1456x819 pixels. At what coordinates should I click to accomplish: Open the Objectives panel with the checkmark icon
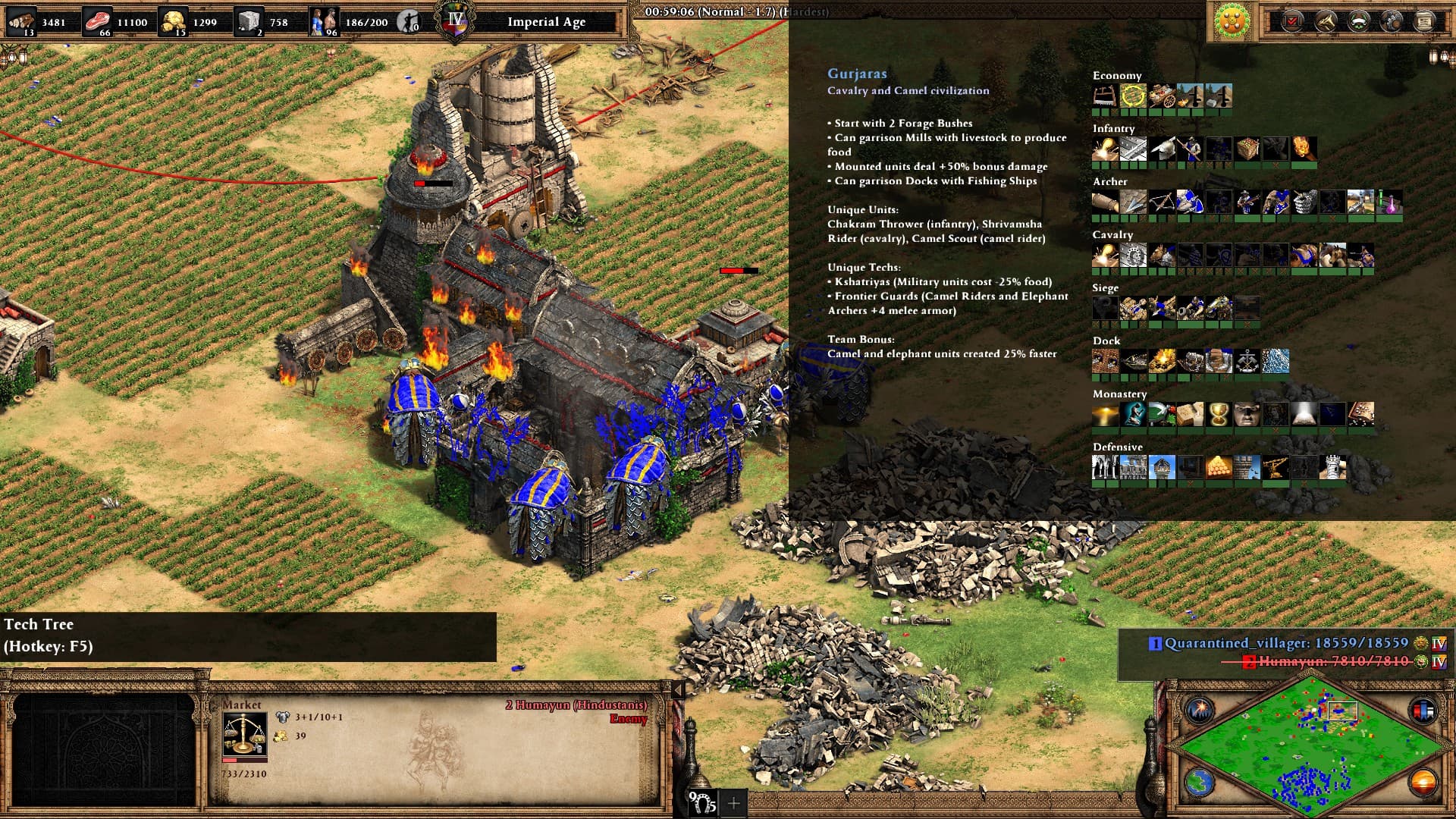1293,20
